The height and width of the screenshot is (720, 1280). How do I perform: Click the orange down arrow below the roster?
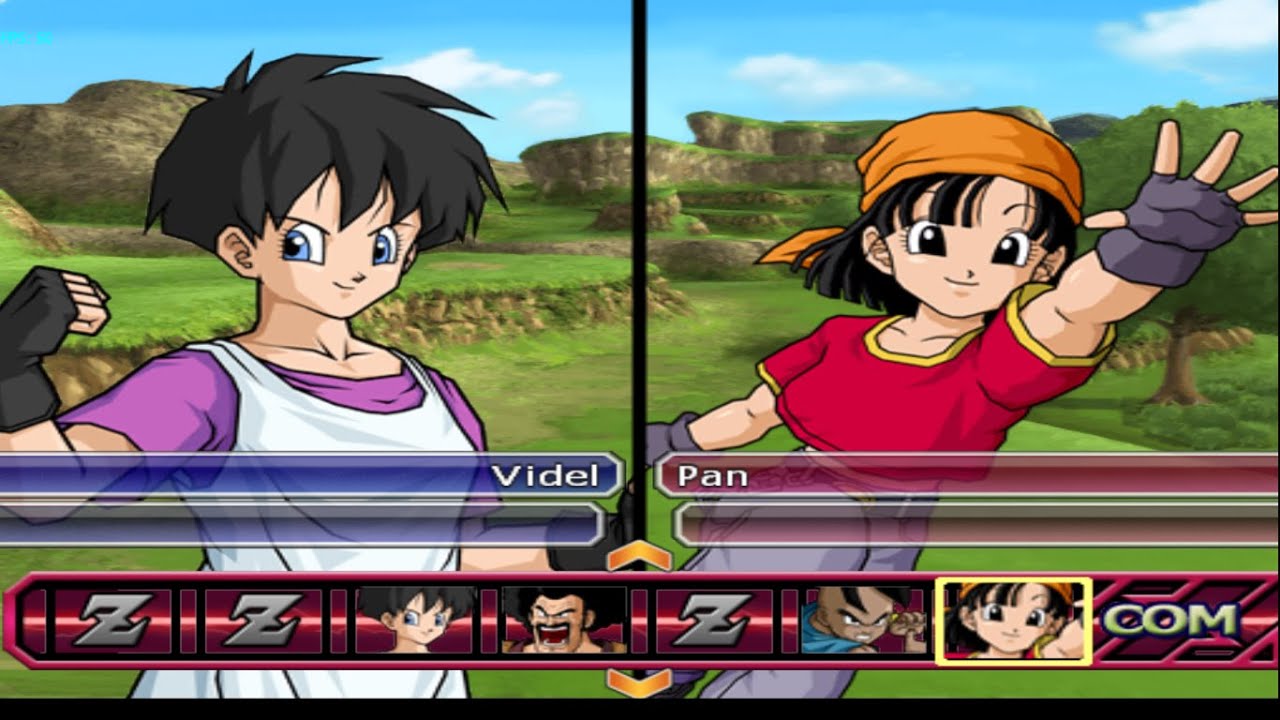pos(639,683)
